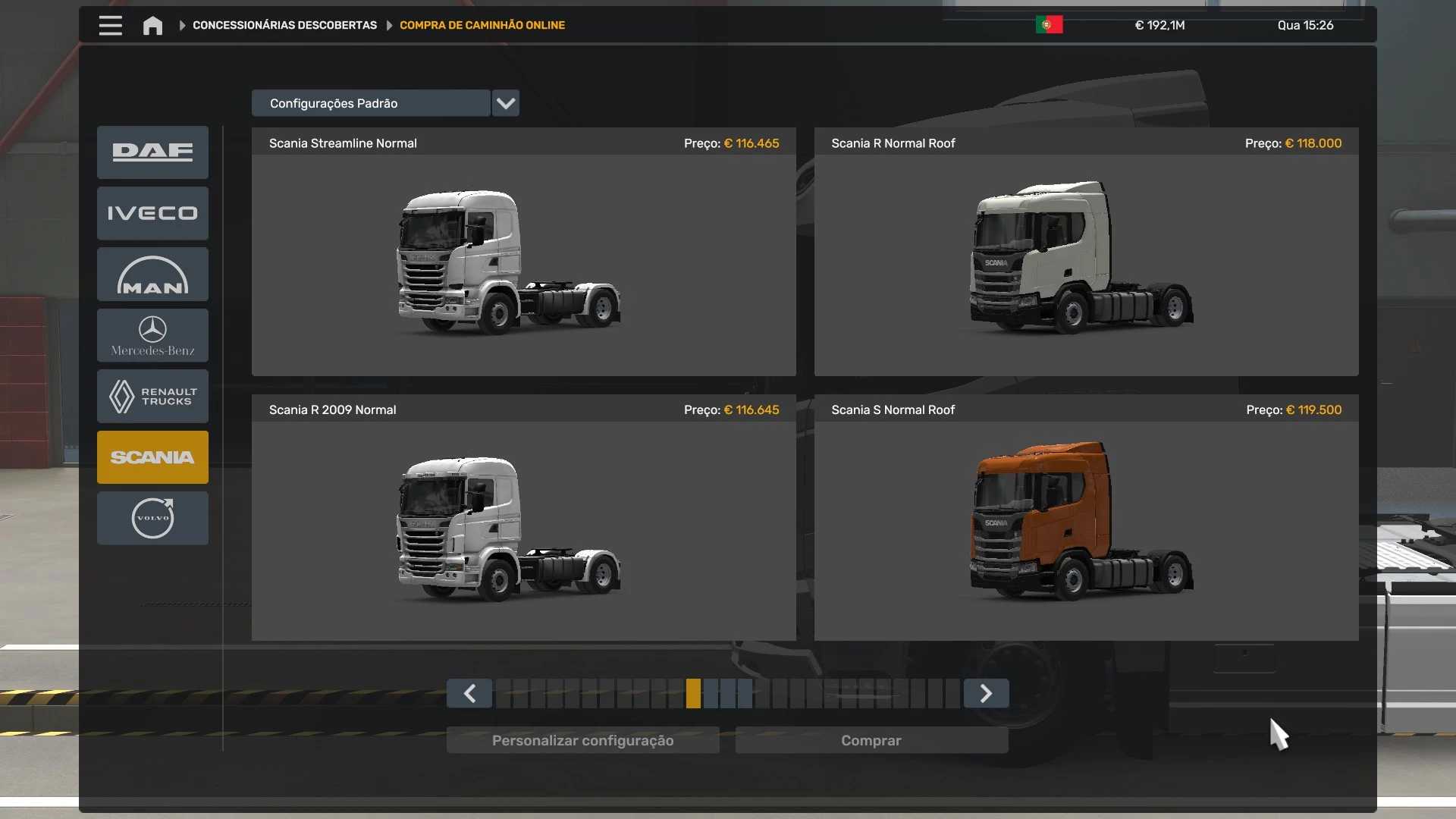This screenshot has height=819, width=1456.
Task: Choose the Iveco brand tab
Action: click(x=152, y=213)
